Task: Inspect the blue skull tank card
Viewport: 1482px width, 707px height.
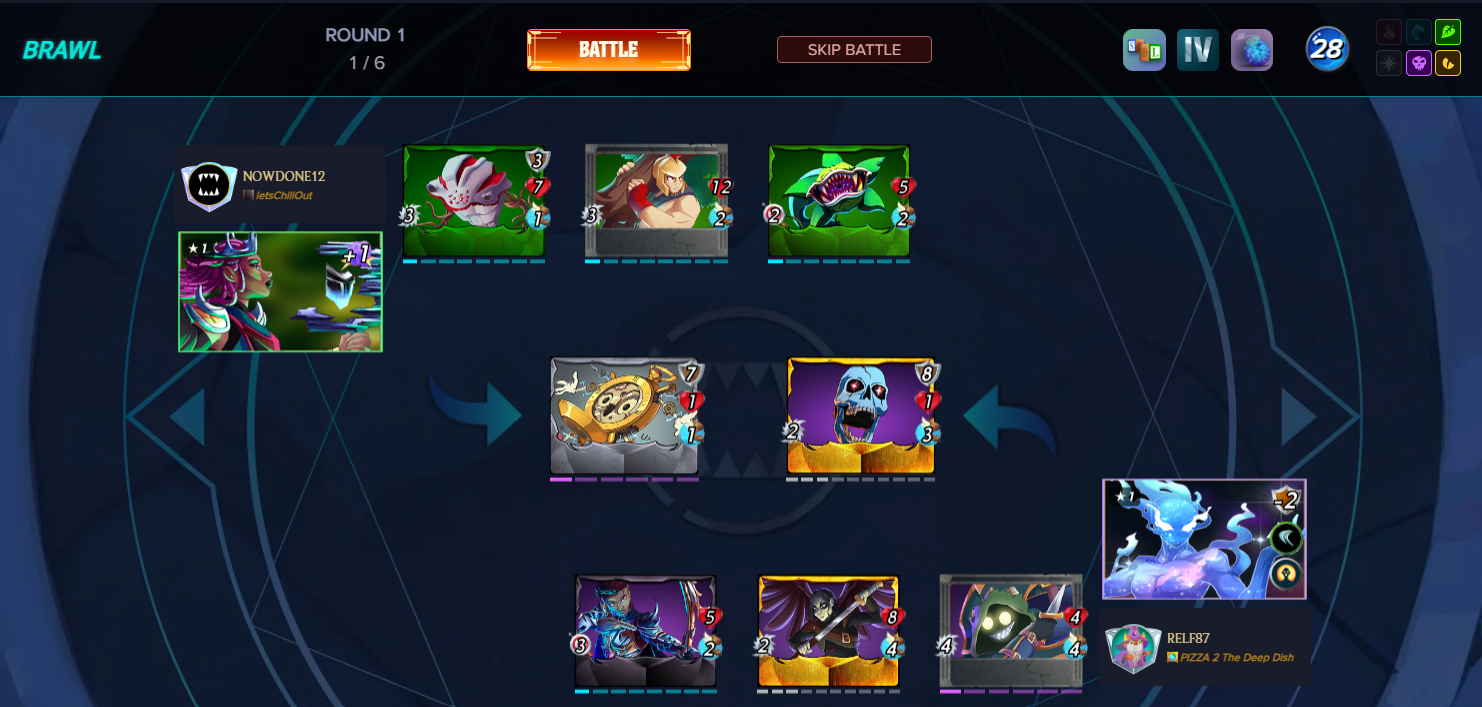Action: (x=861, y=416)
